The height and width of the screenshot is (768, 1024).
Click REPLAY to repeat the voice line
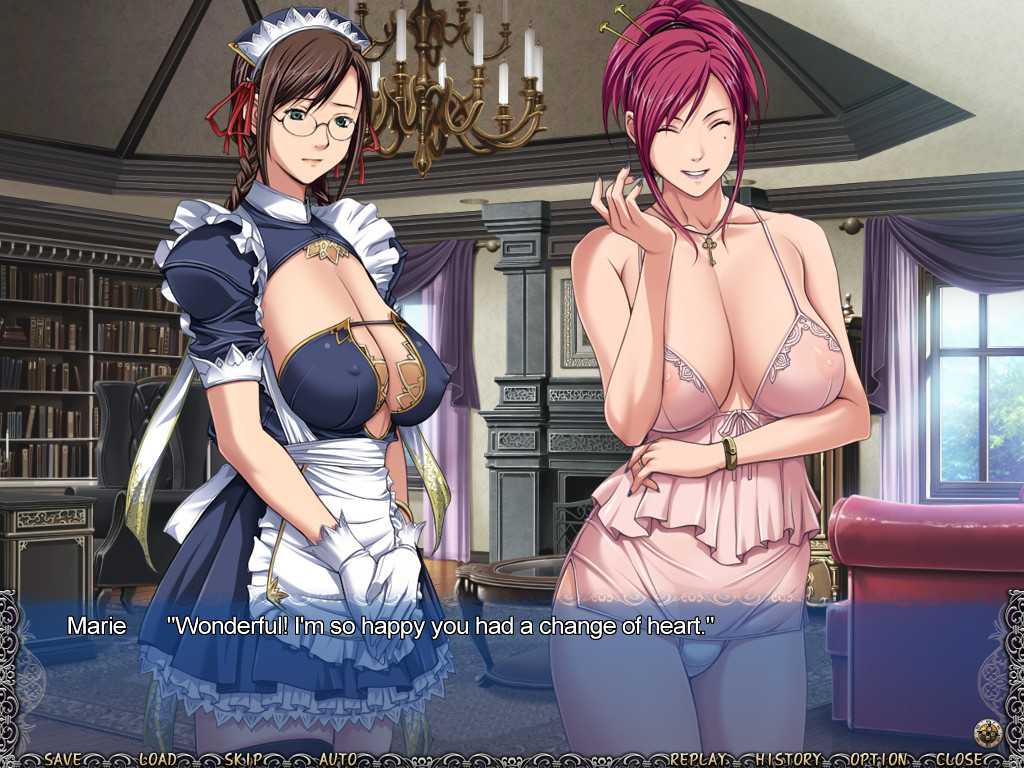[x=704, y=759]
